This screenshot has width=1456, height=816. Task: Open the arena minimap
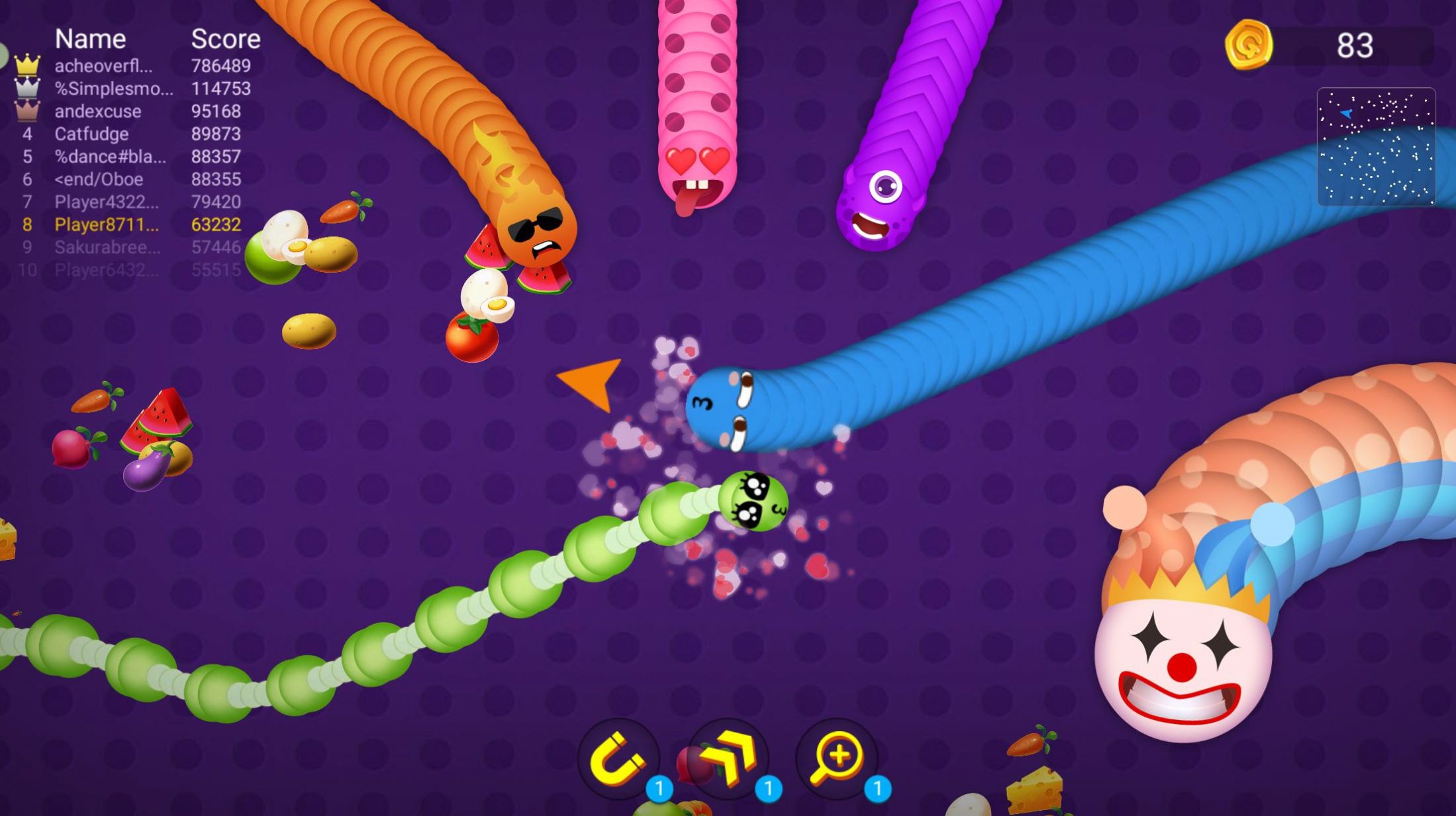pos(1376,146)
